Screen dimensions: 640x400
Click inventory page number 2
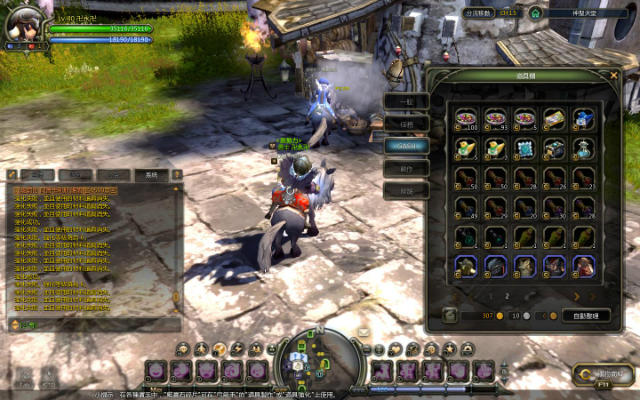[507, 296]
